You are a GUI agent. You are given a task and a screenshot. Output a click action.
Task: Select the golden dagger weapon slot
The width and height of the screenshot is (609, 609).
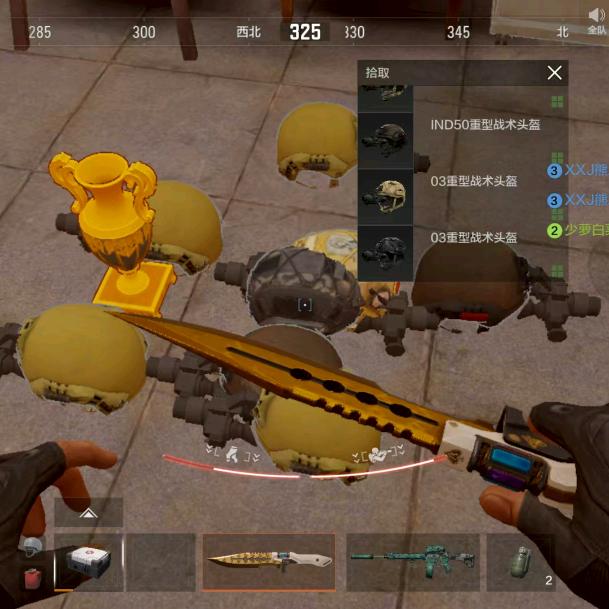point(269,562)
